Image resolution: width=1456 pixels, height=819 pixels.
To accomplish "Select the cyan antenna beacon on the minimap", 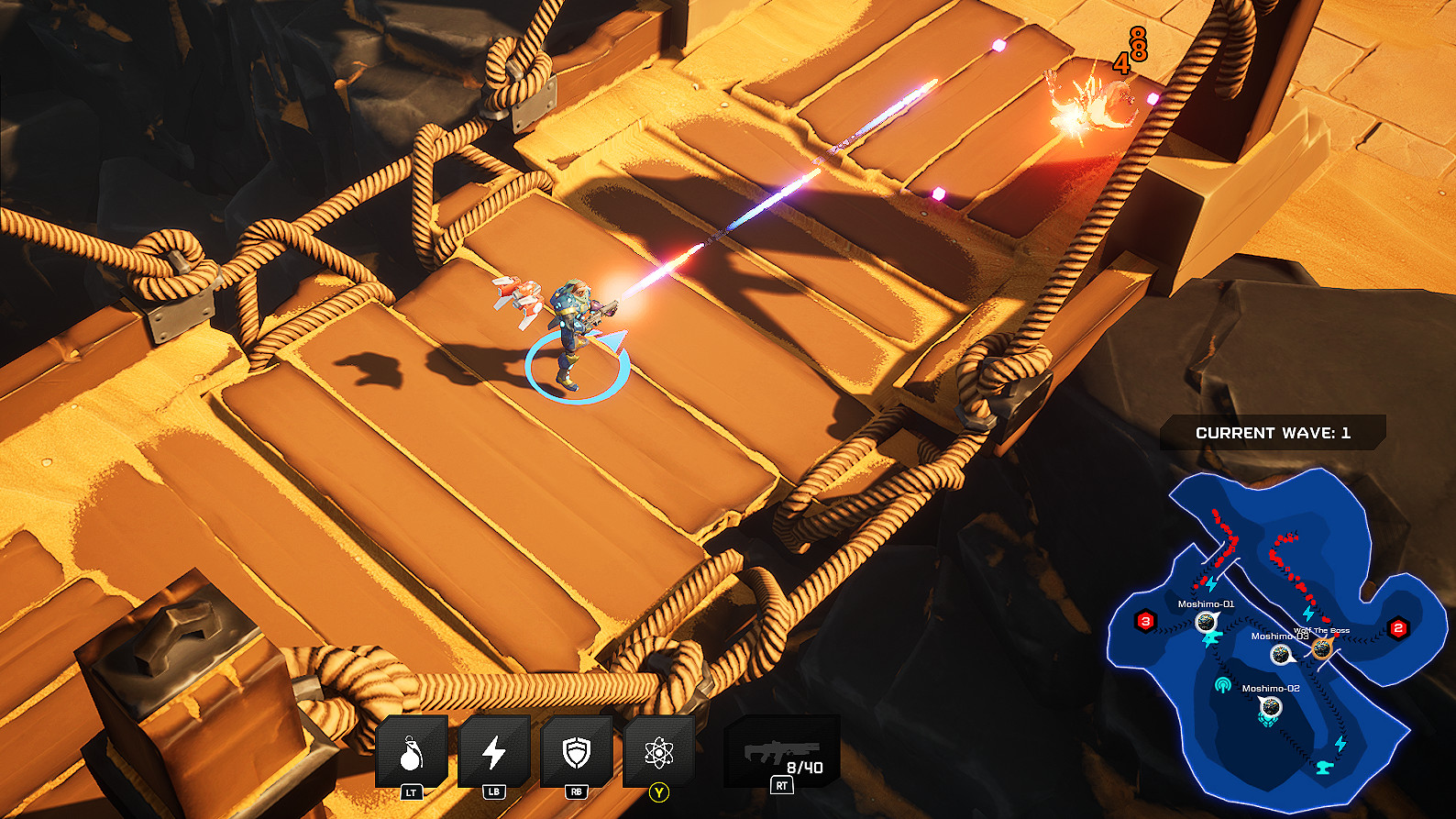I will (1222, 684).
